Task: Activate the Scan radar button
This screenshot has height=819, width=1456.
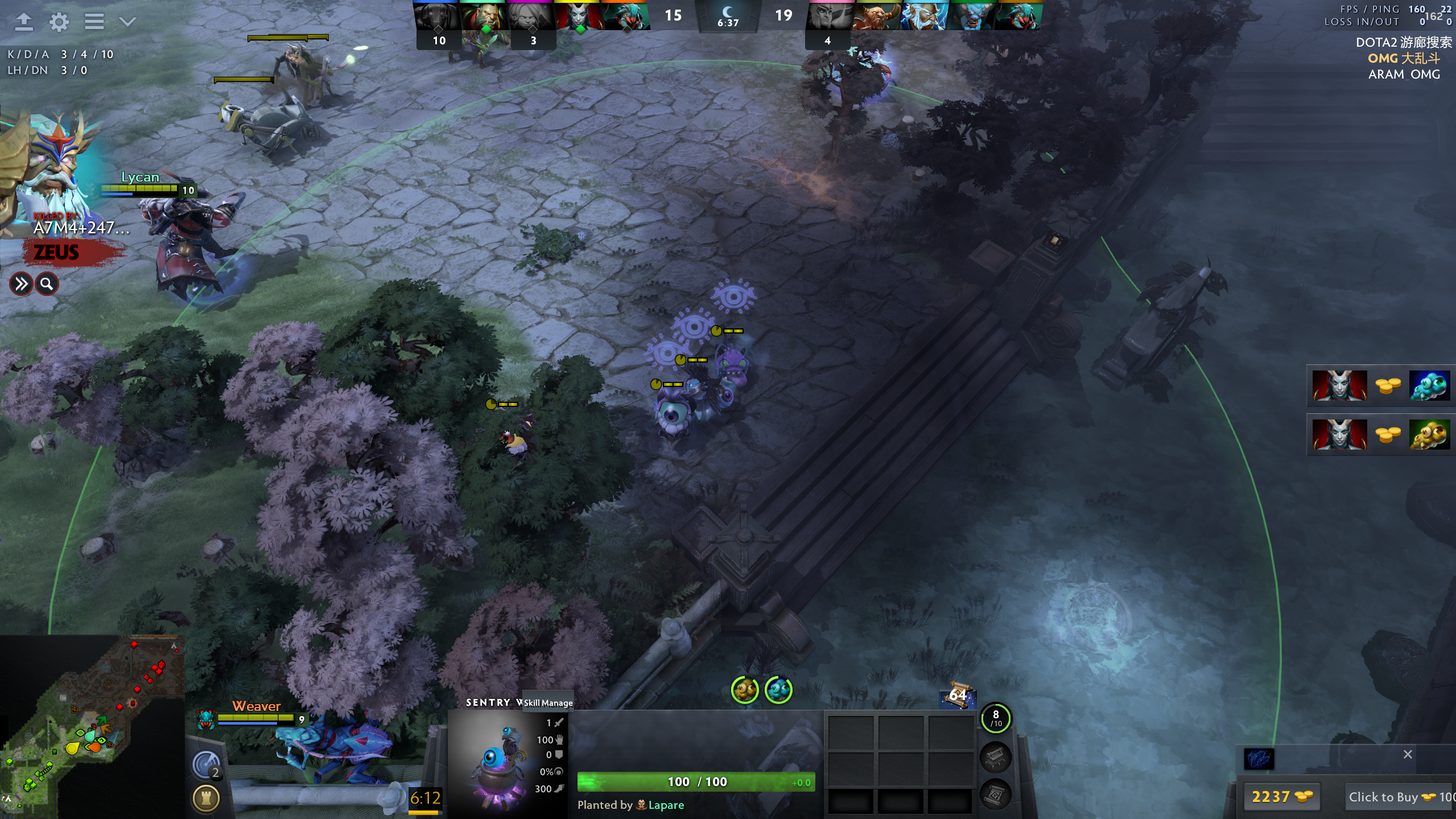Action: click(x=205, y=764)
